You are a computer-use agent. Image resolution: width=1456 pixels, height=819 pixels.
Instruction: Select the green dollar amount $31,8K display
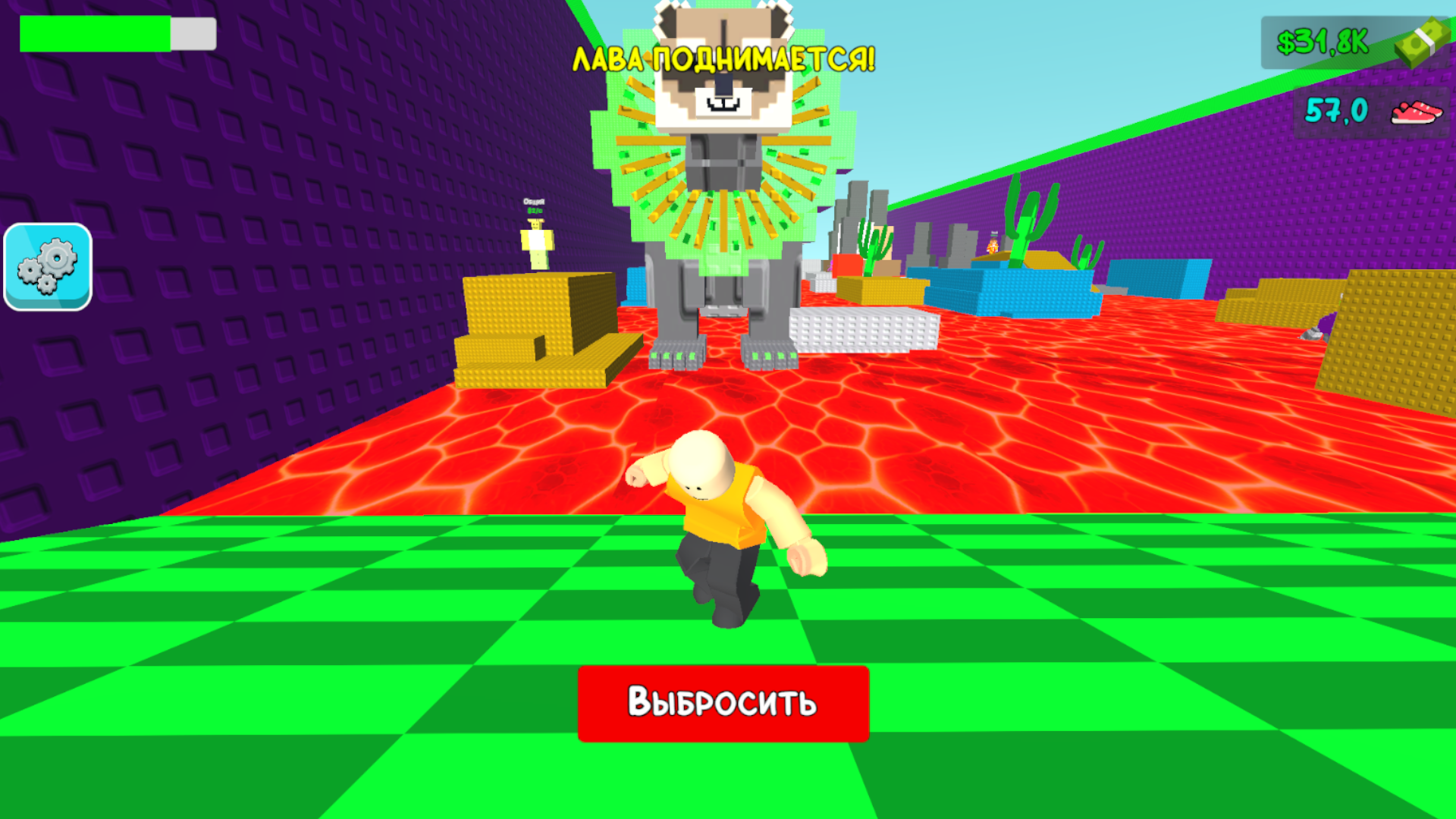click(x=1323, y=42)
